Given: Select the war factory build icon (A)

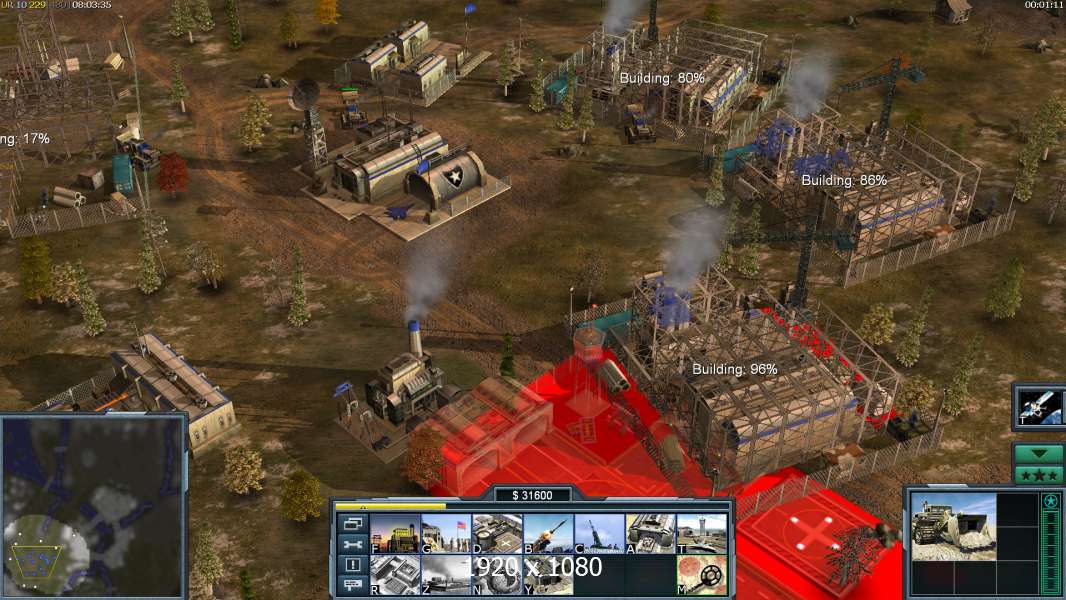Looking at the screenshot, I should (x=650, y=534).
